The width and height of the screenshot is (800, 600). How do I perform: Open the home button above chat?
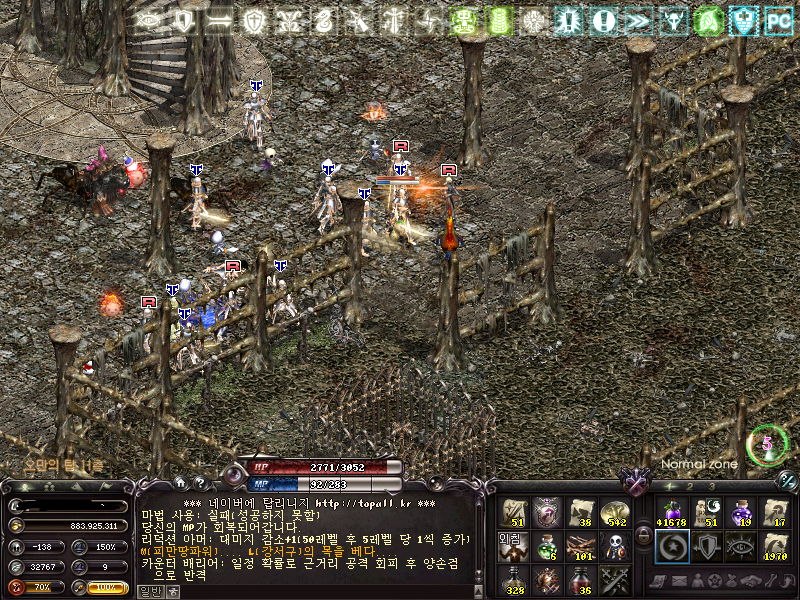click(180, 483)
